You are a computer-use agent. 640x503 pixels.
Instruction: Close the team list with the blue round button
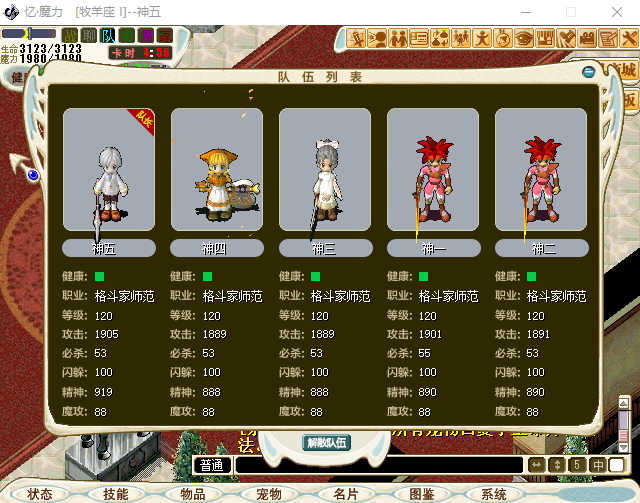589,71
